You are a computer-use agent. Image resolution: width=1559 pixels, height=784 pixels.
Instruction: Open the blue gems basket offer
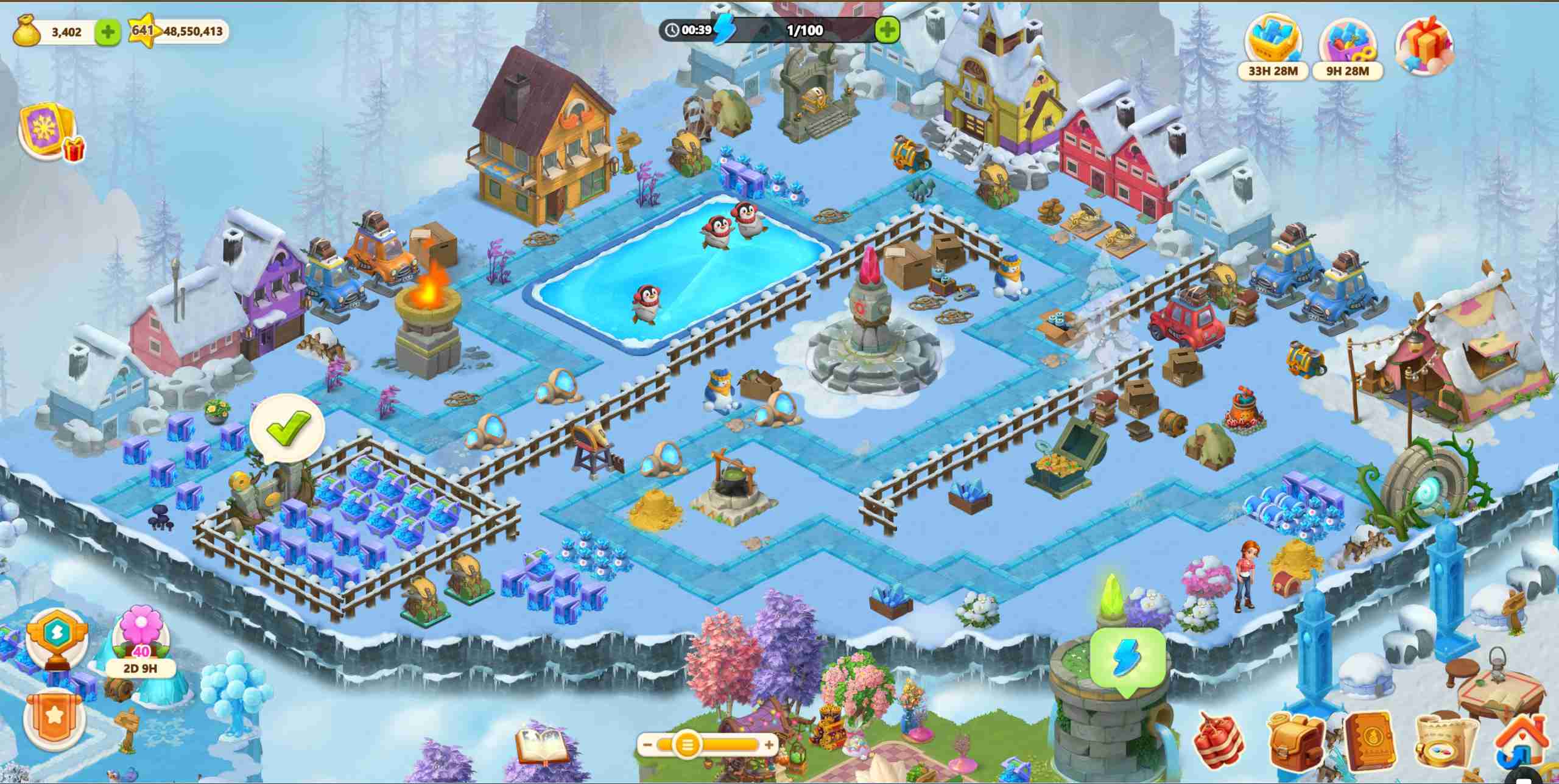click(1273, 44)
